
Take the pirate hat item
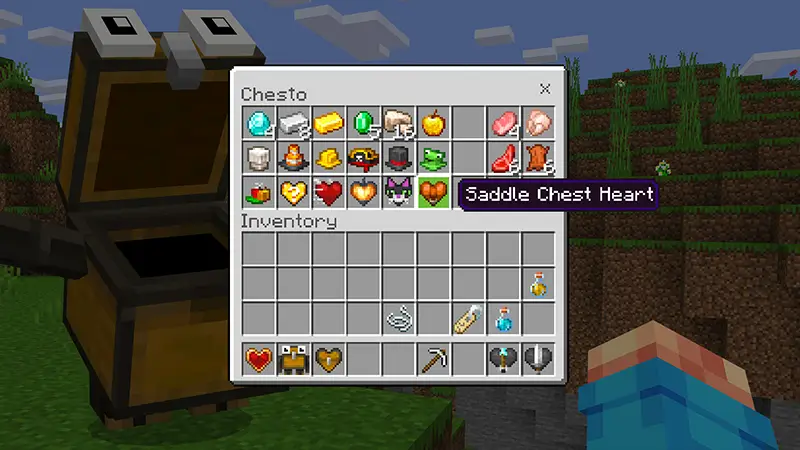[365, 158]
